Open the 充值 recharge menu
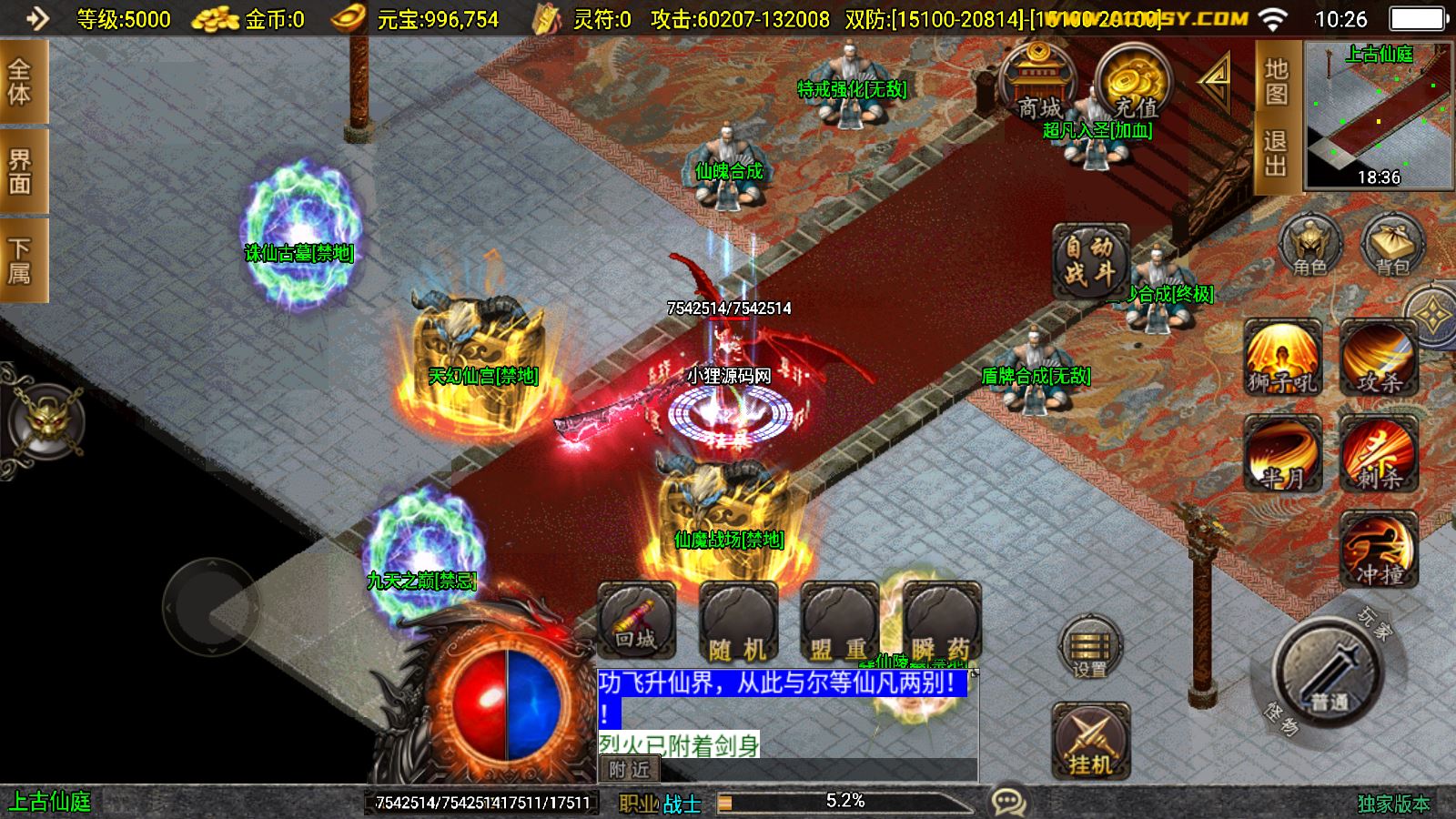This screenshot has height=819, width=1456. 1132,84
